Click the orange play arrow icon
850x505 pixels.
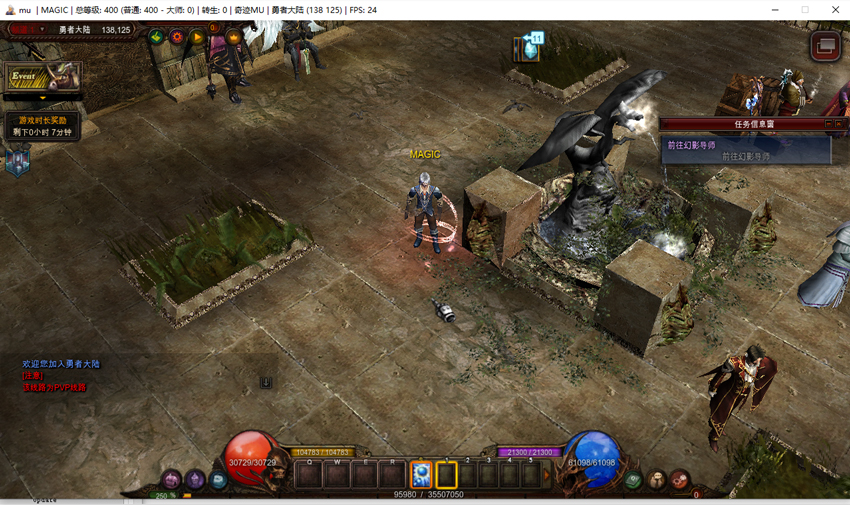coord(197,37)
